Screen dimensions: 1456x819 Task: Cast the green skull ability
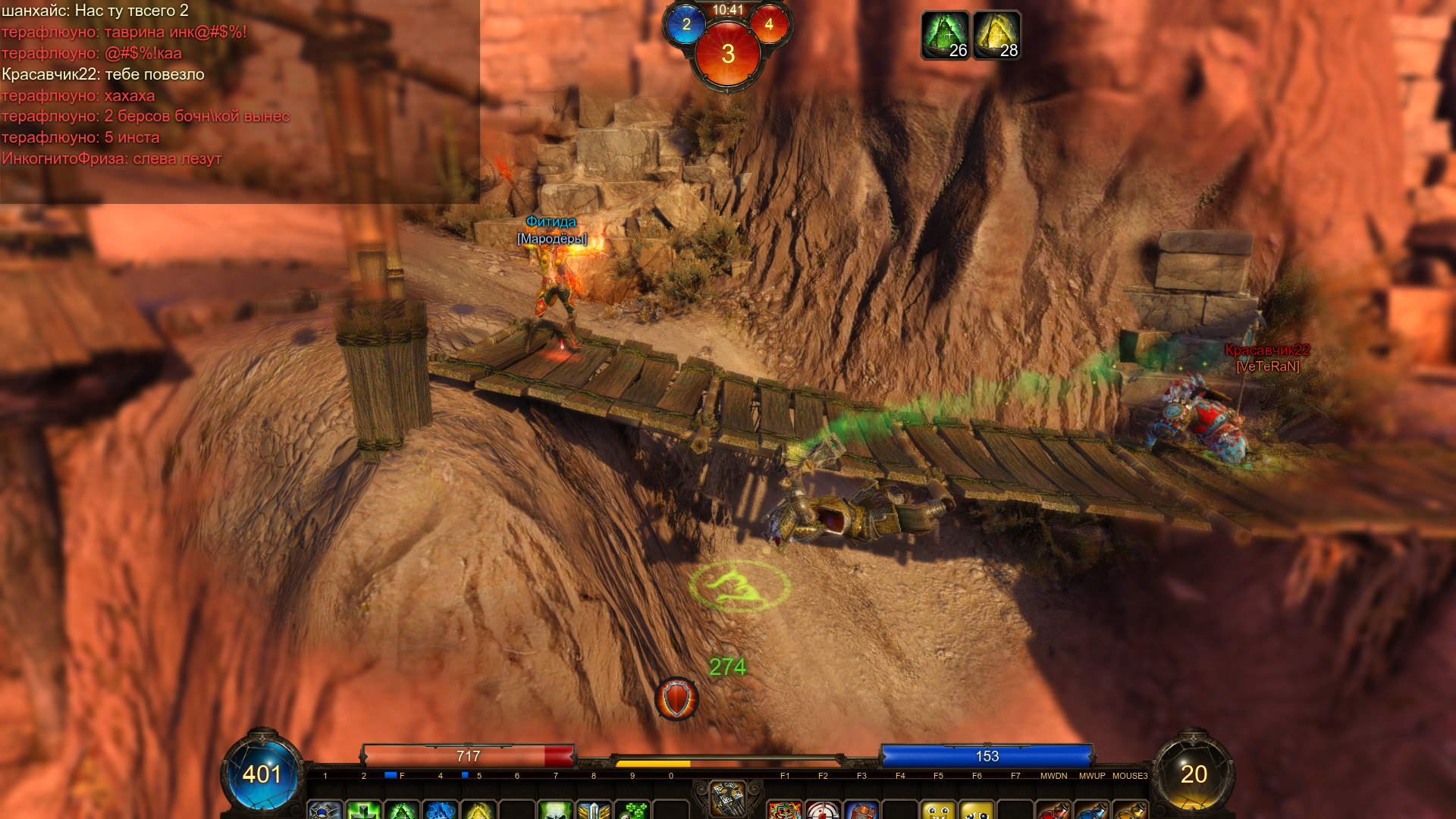tap(556, 810)
